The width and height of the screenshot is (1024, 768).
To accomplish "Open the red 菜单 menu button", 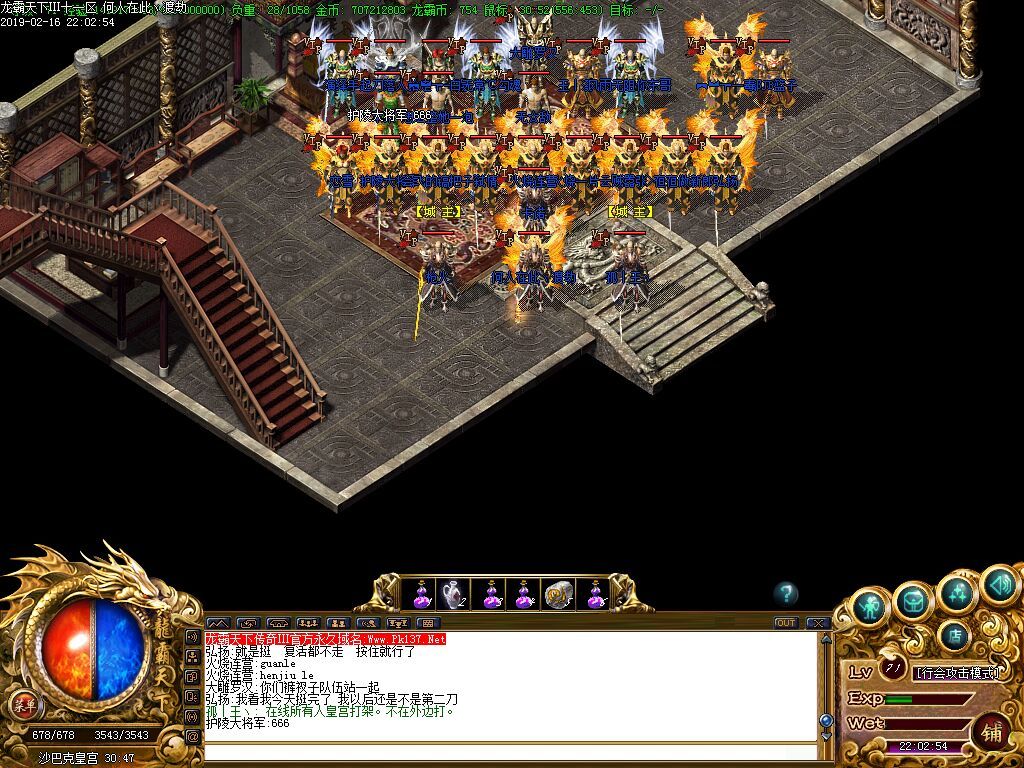I will (23, 704).
